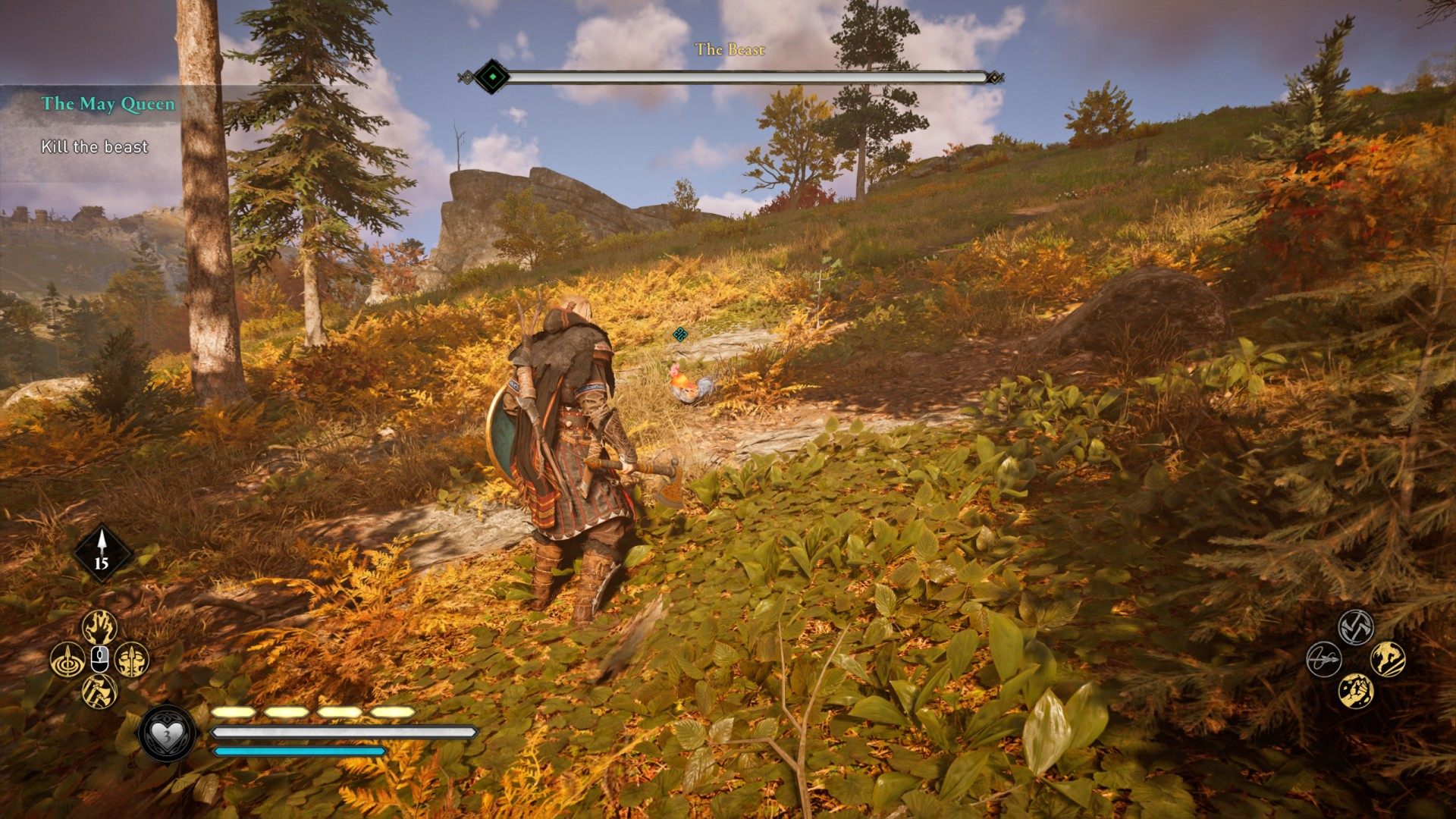The height and width of the screenshot is (819, 1456).
Task: Select the arrow quiver ammo diamond
Action: click(x=102, y=553)
